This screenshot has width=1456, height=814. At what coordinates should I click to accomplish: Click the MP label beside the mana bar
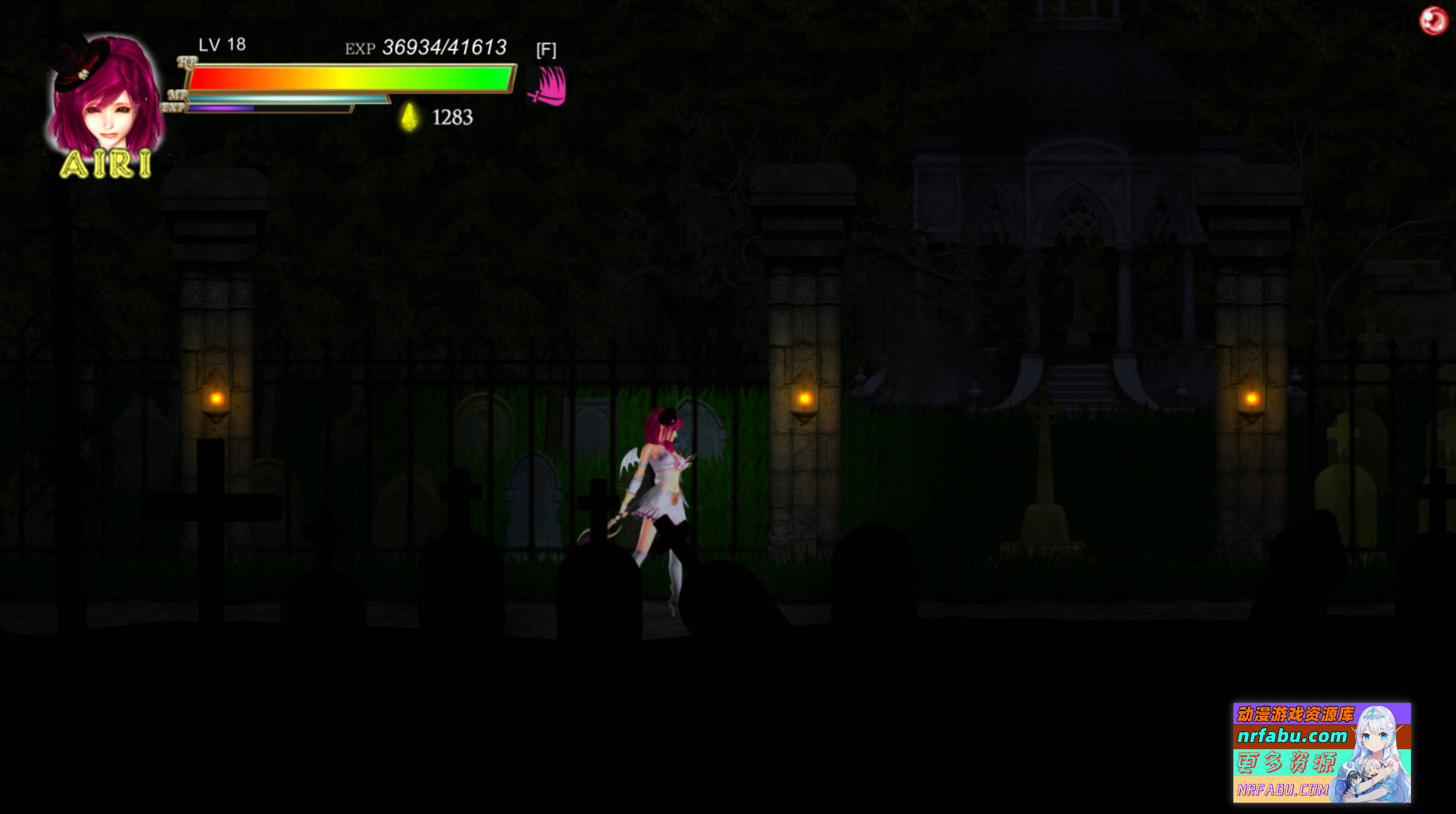pos(178,94)
